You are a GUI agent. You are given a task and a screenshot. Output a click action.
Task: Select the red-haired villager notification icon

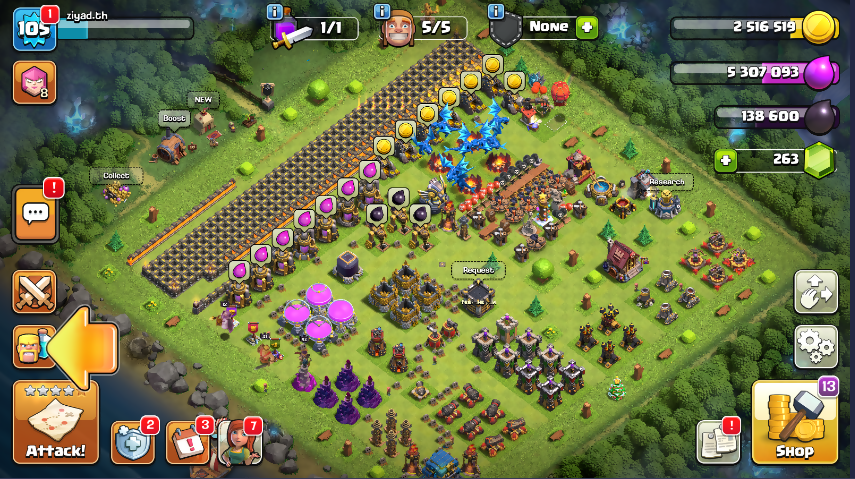coord(238,441)
